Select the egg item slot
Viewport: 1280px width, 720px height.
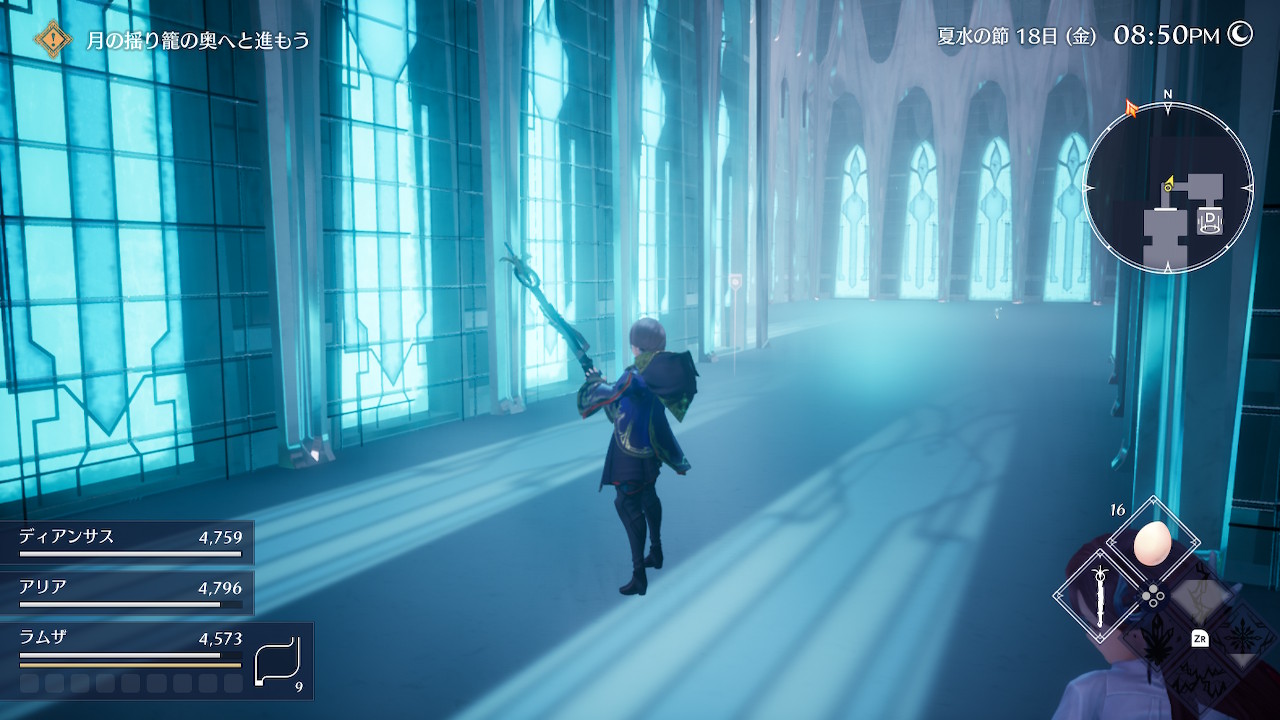(1152, 543)
